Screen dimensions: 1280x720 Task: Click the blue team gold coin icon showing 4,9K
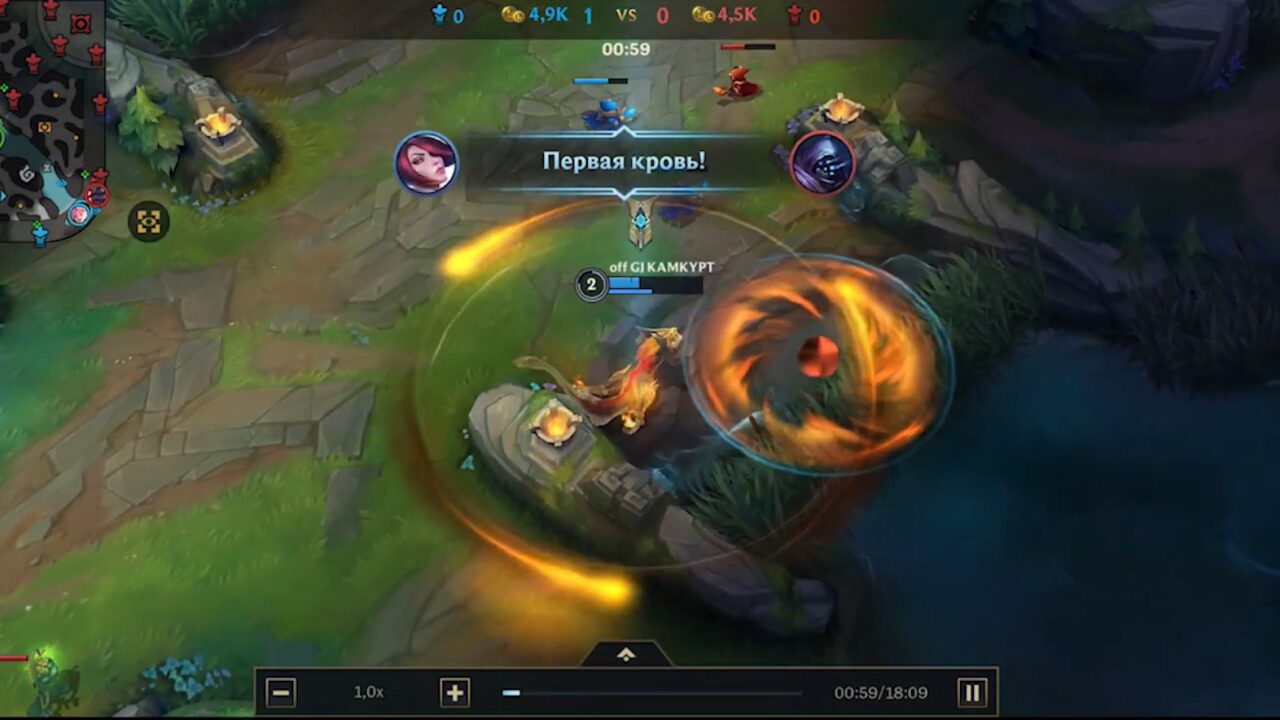[x=513, y=15]
